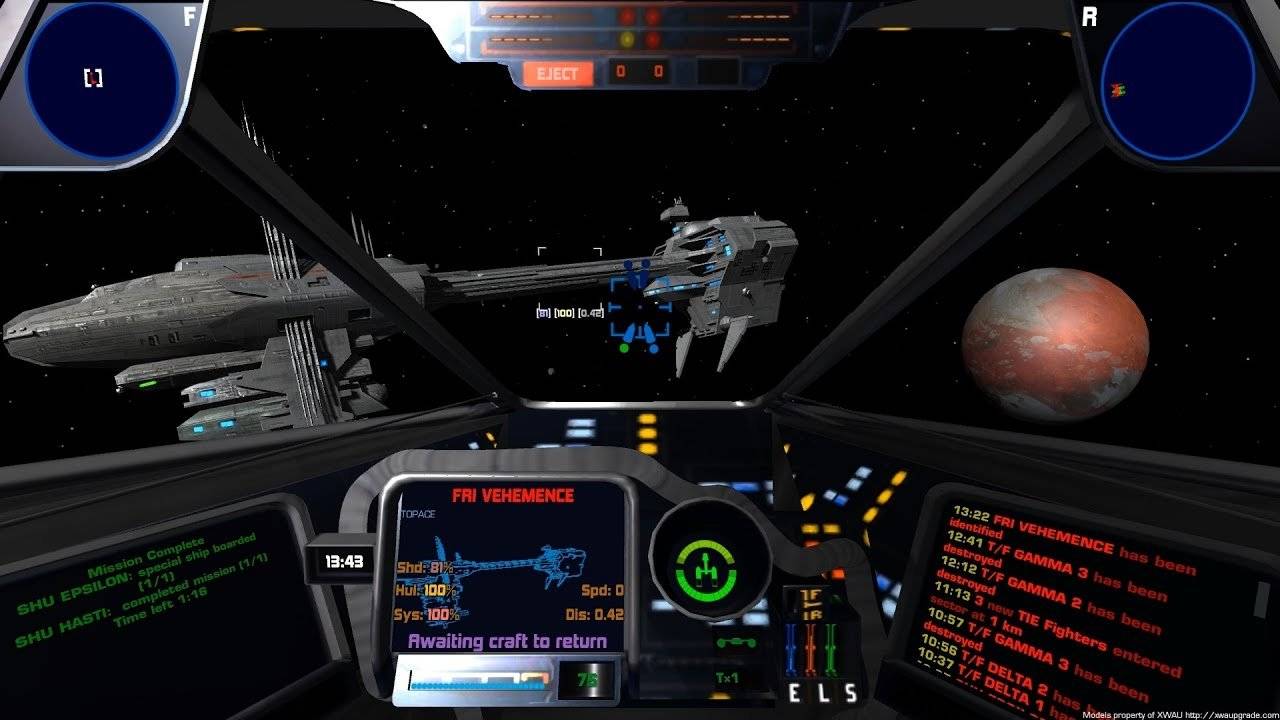This screenshot has height=720, width=1280.
Task: Click the red EJECT button
Action: coord(558,73)
